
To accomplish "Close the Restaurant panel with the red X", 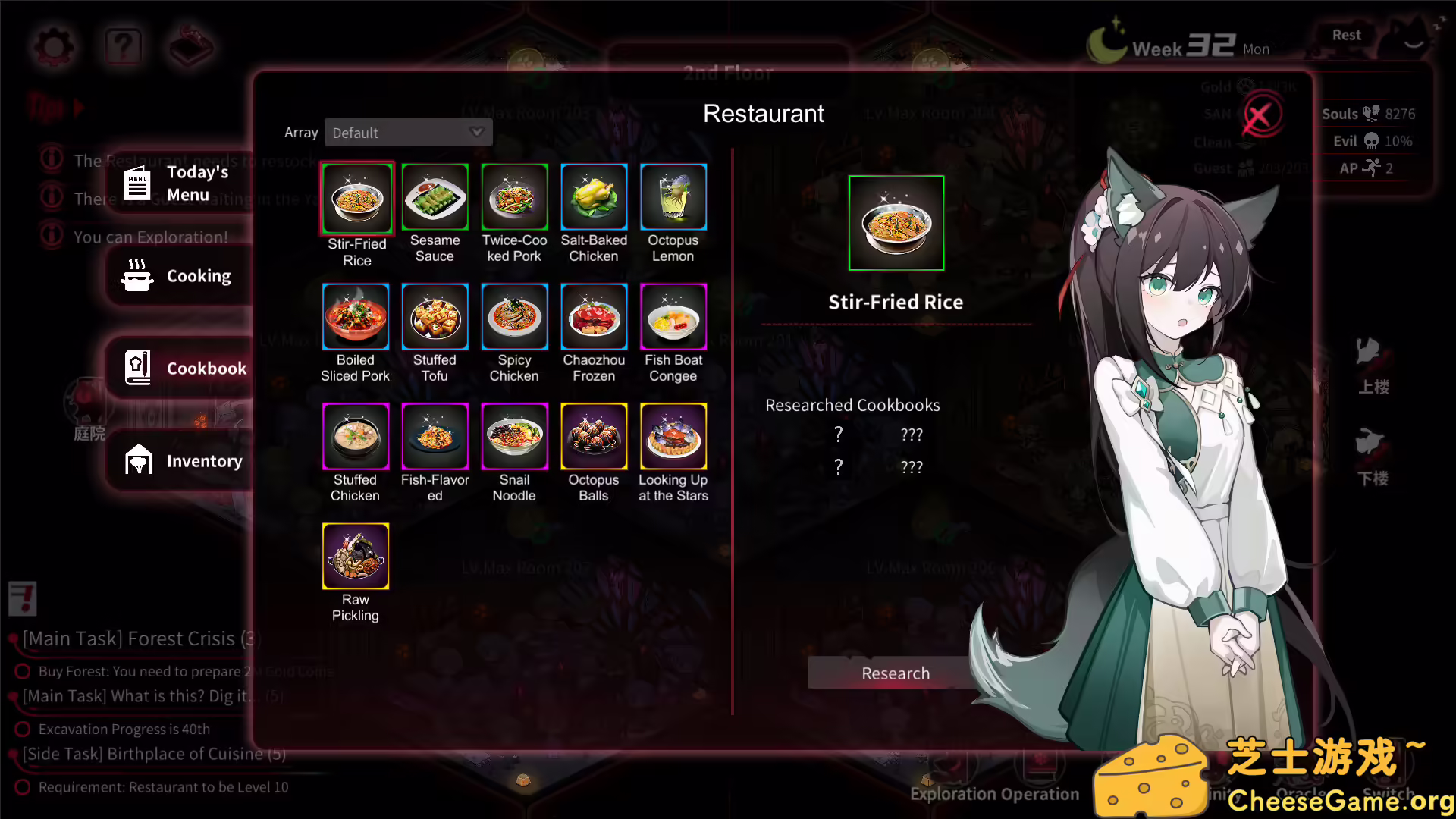I will 1261,113.
